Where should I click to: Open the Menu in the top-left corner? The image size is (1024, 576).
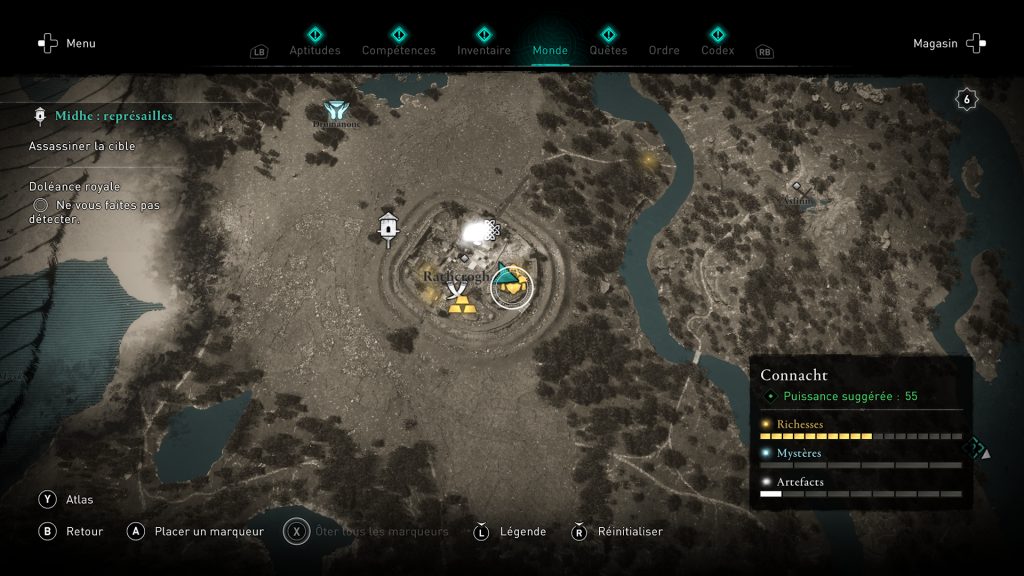click(x=66, y=43)
